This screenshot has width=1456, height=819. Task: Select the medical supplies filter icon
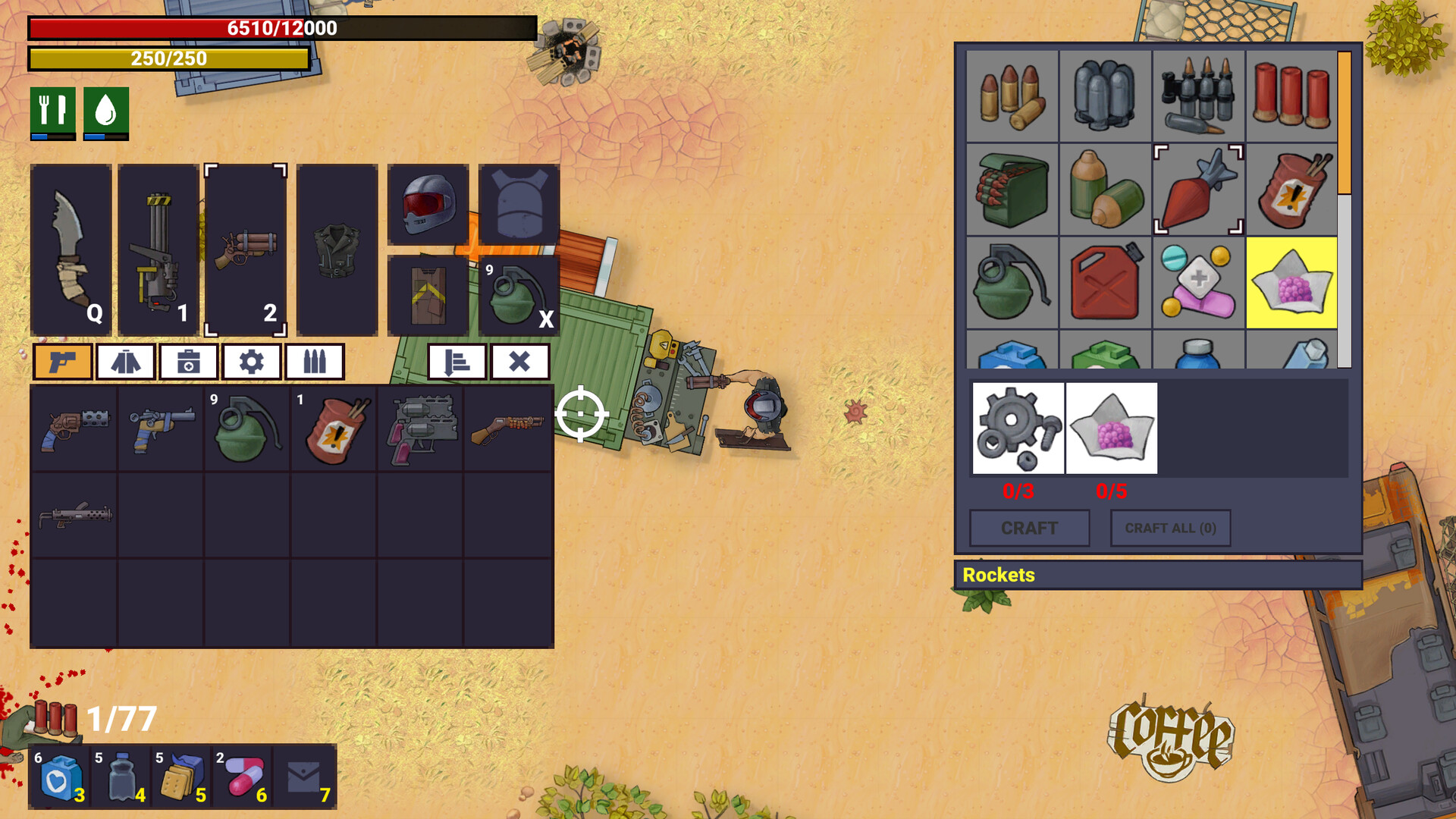click(x=190, y=361)
